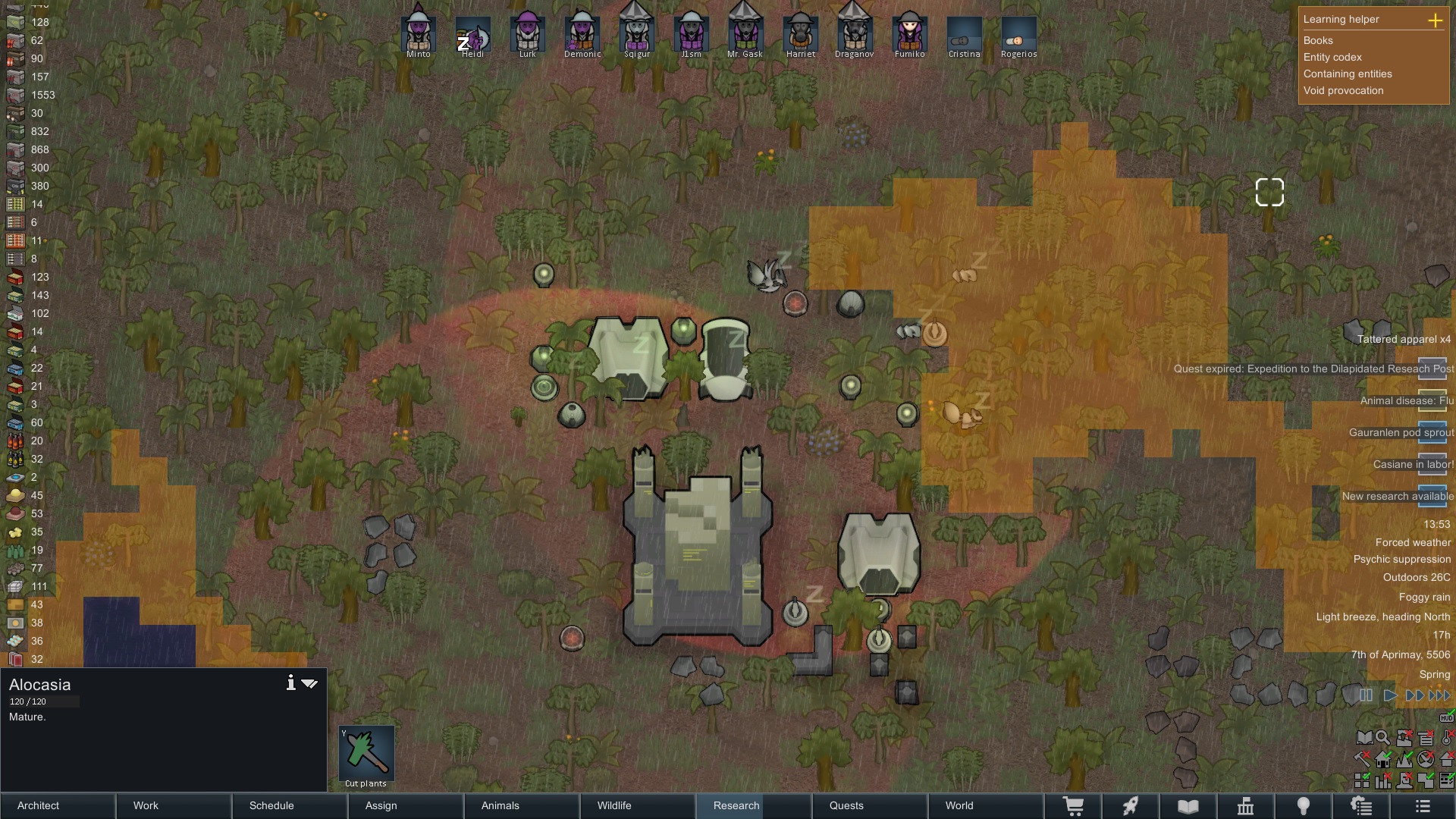Expand Learning helper with the plus button
The width and height of the screenshot is (1456, 819).
[1436, 21]
